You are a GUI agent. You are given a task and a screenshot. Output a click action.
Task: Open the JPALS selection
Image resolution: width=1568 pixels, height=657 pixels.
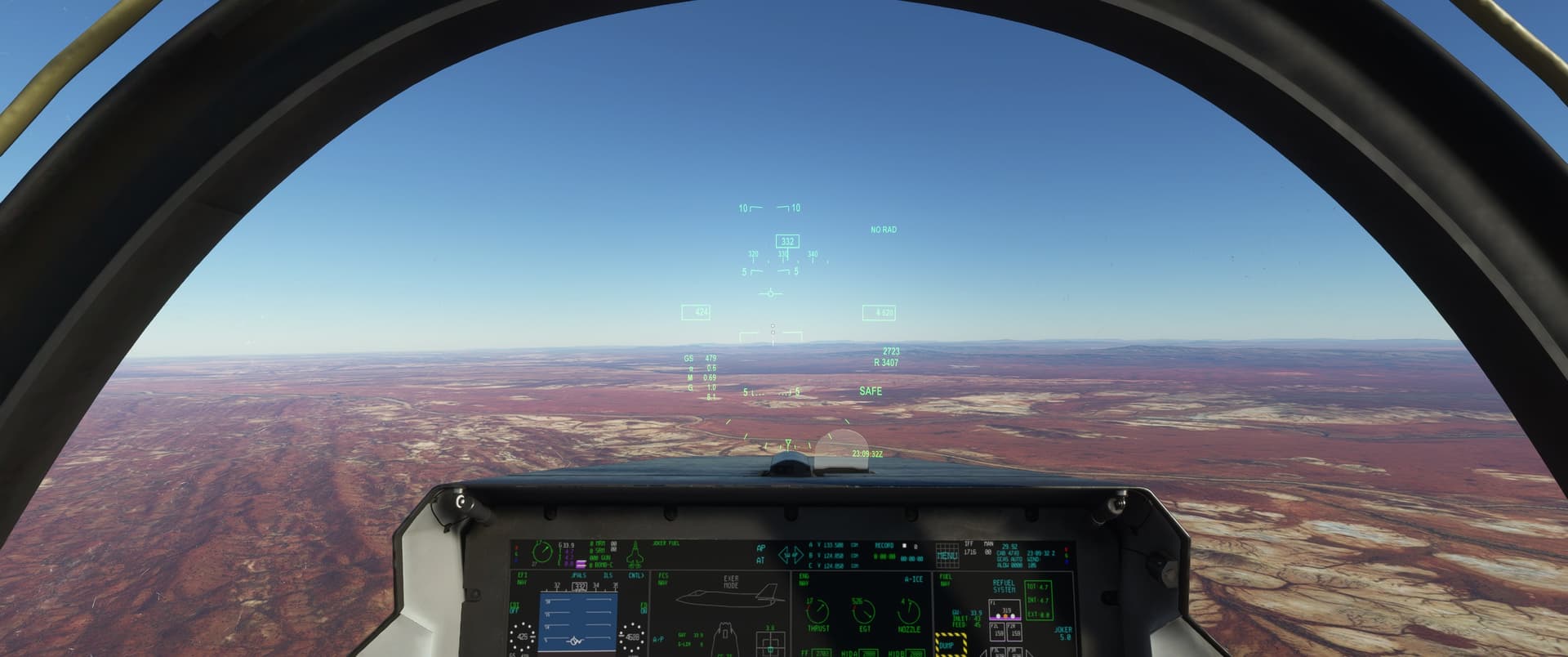579,575
